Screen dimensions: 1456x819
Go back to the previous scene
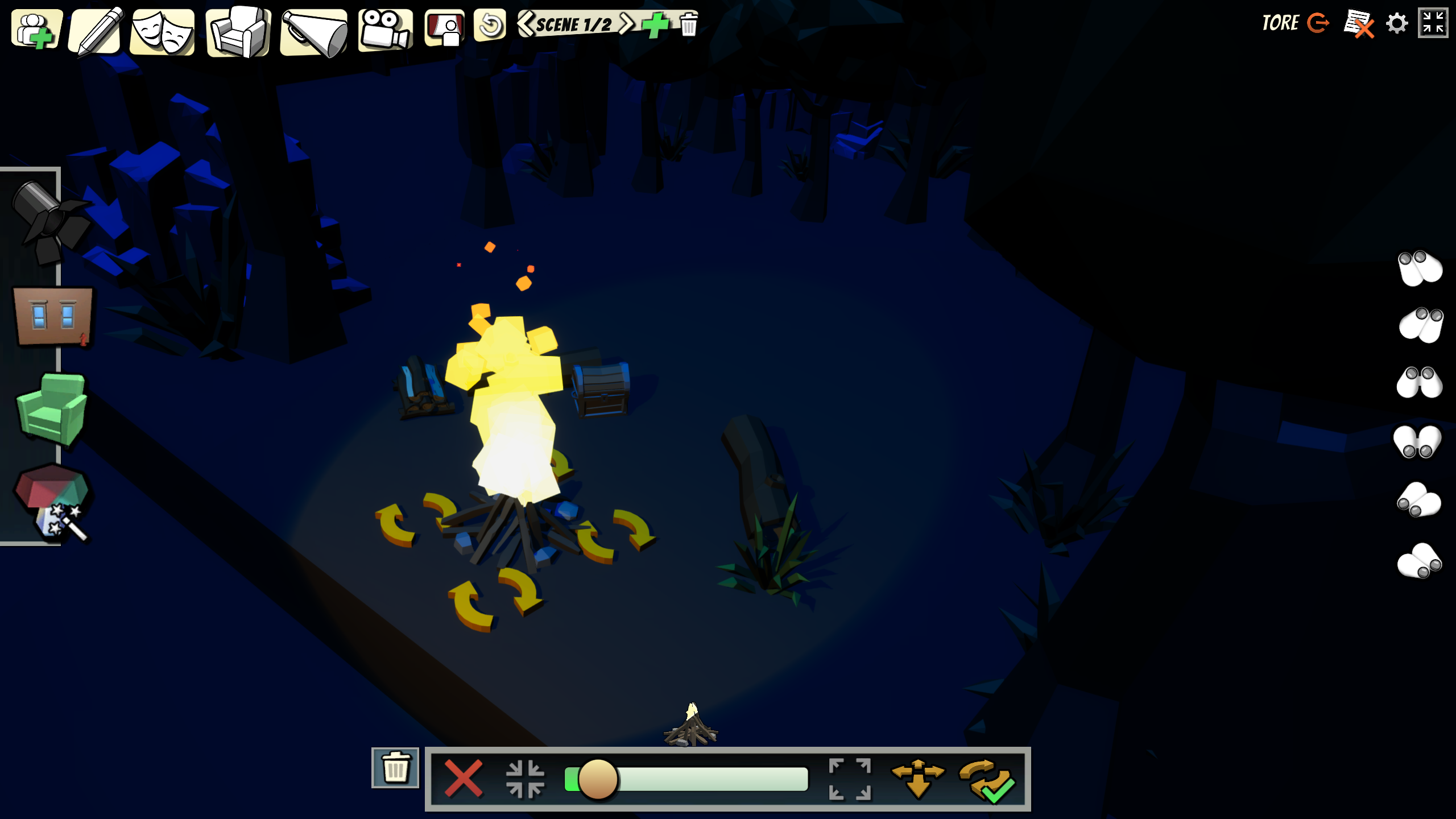click(526, 24)
